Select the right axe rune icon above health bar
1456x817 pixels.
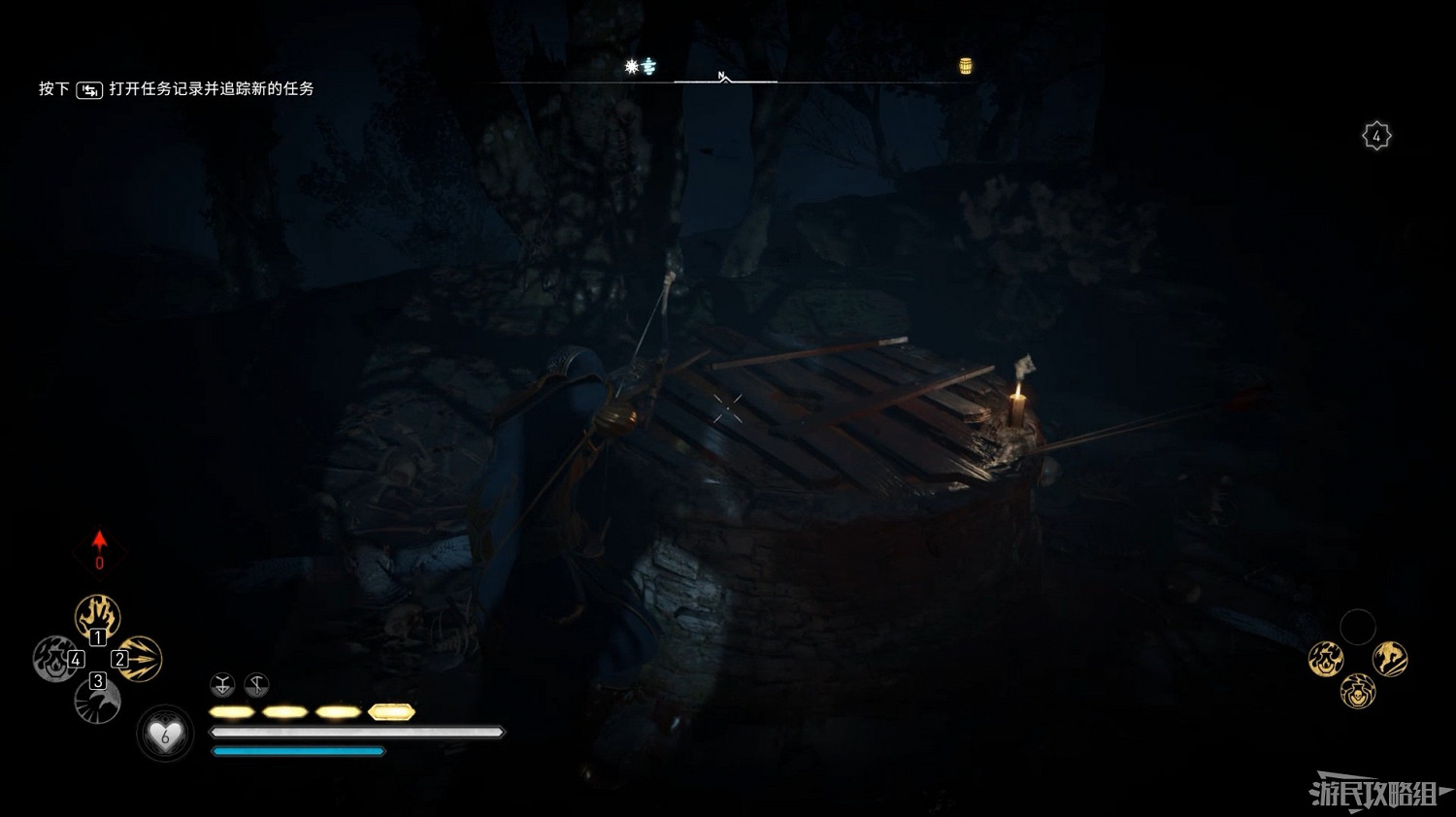pyautogui.click(x=256, y=686)
